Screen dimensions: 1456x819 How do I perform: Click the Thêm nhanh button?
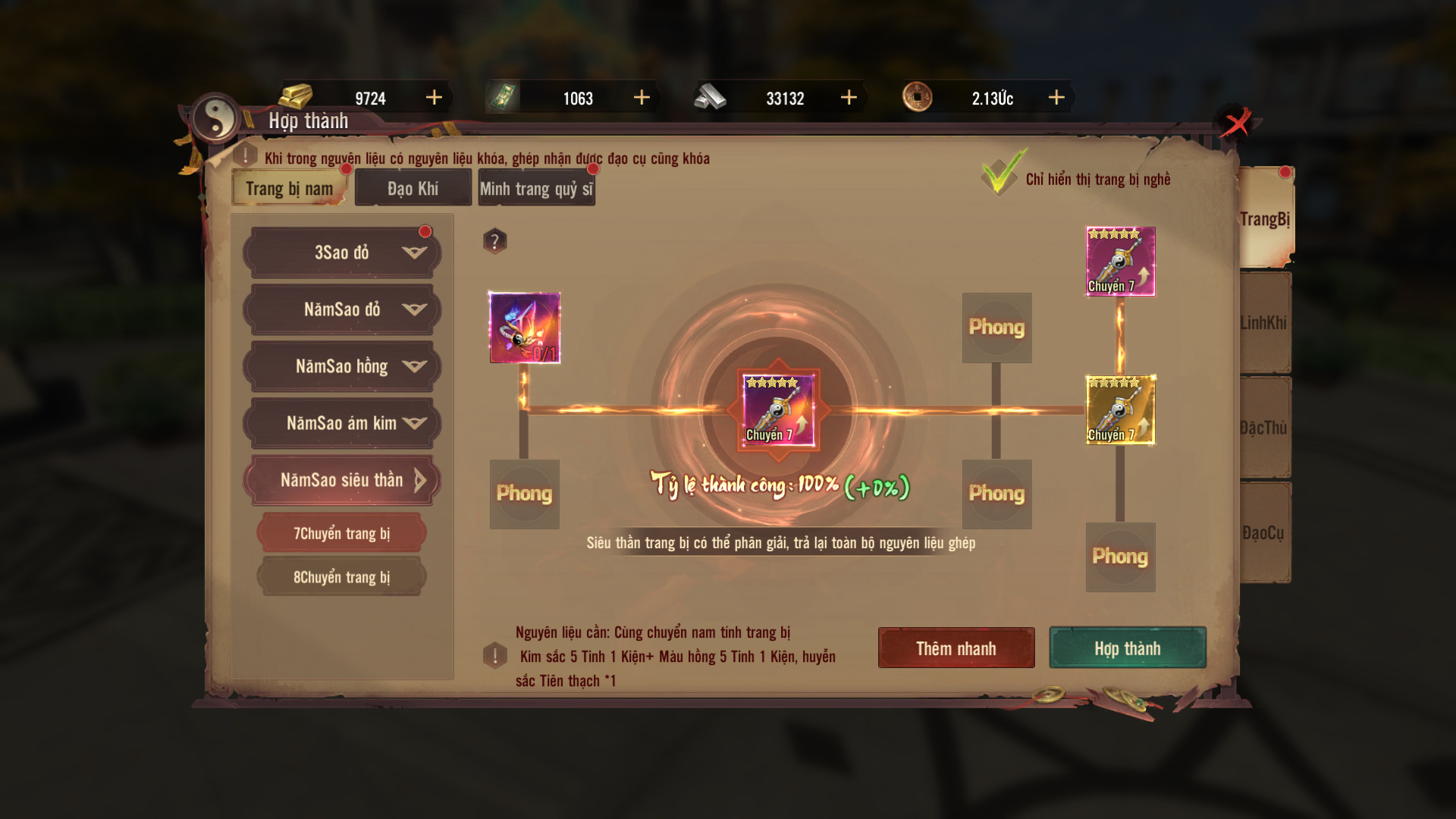pyautogui.click(x=955, y=648)
